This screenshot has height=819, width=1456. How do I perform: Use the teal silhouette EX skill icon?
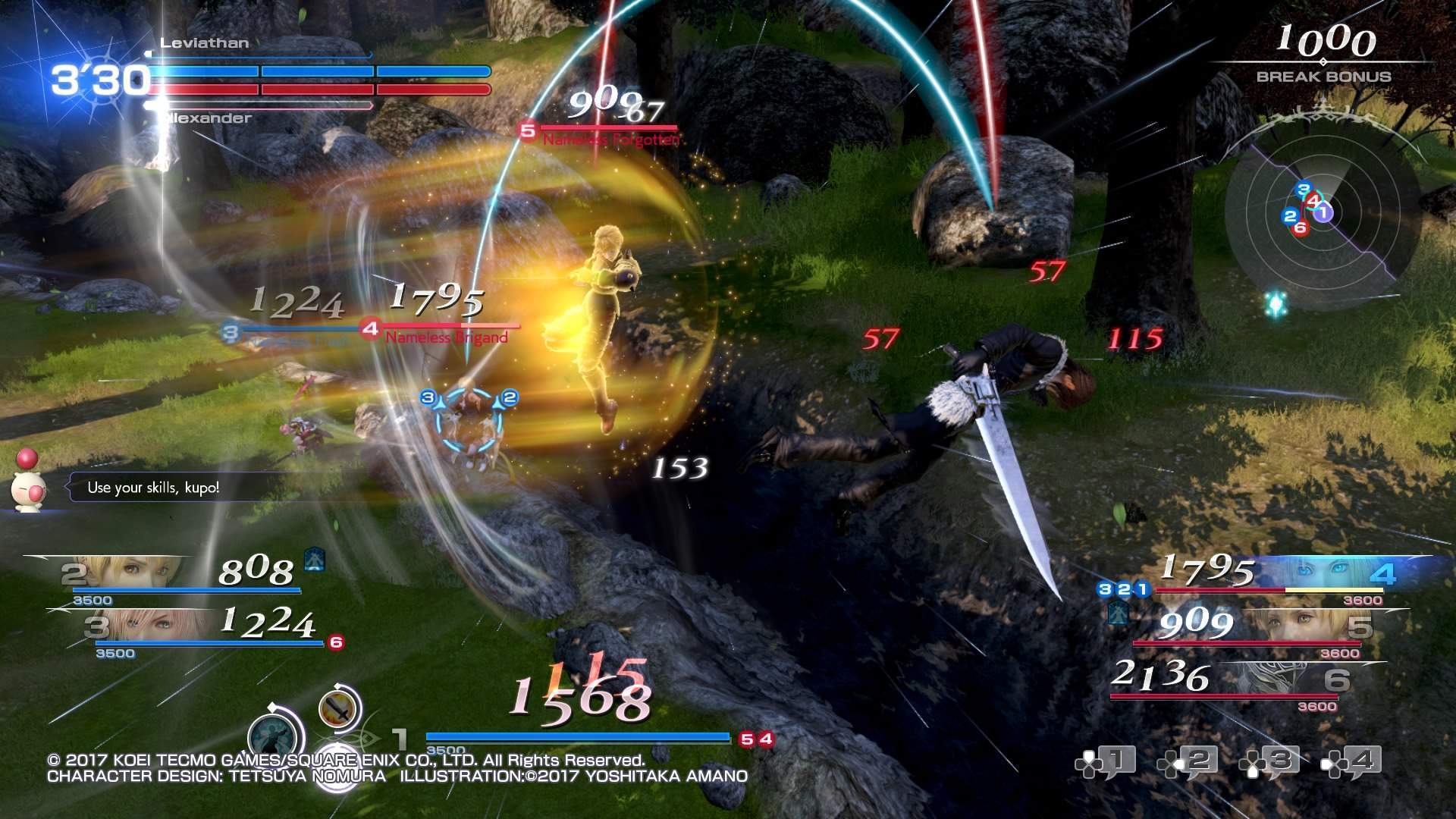(275, 736)
